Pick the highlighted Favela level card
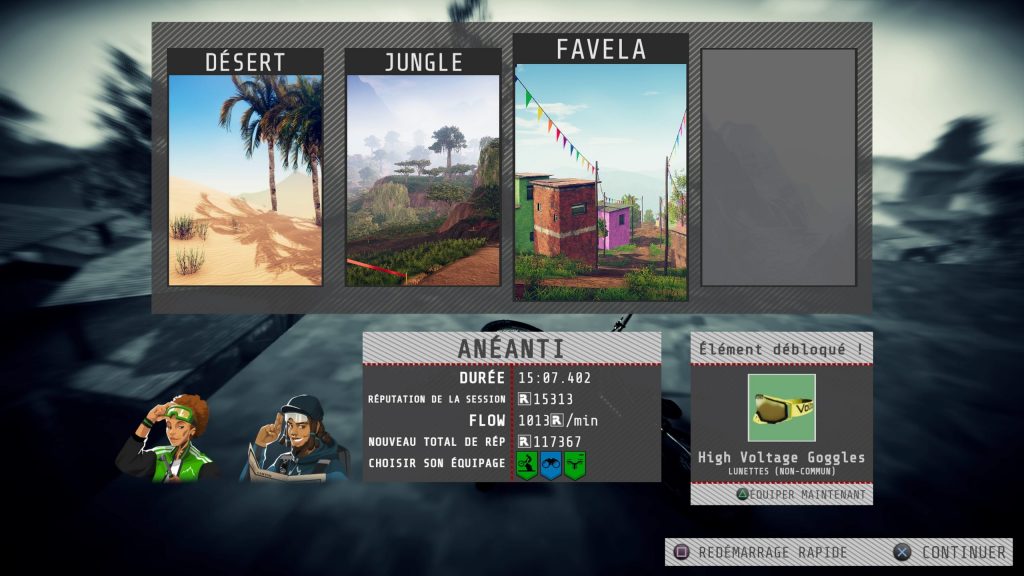This screenshot has width=1024, height=576. pyautogui.click(x=600, y=168)
